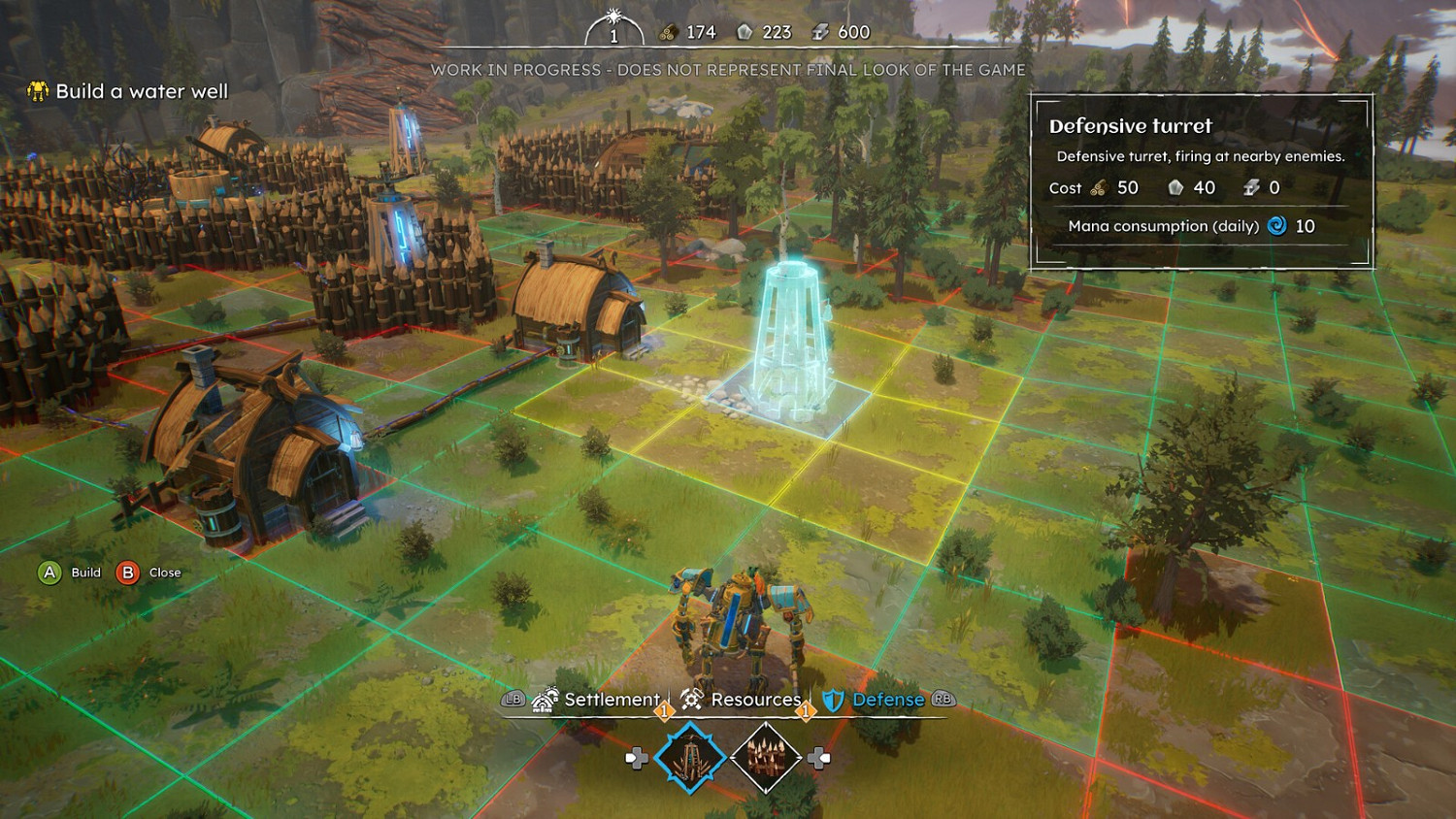Switch to the Resources tab
The height and width of the screenshot is (819, 1456).
[x=755, y=699]
